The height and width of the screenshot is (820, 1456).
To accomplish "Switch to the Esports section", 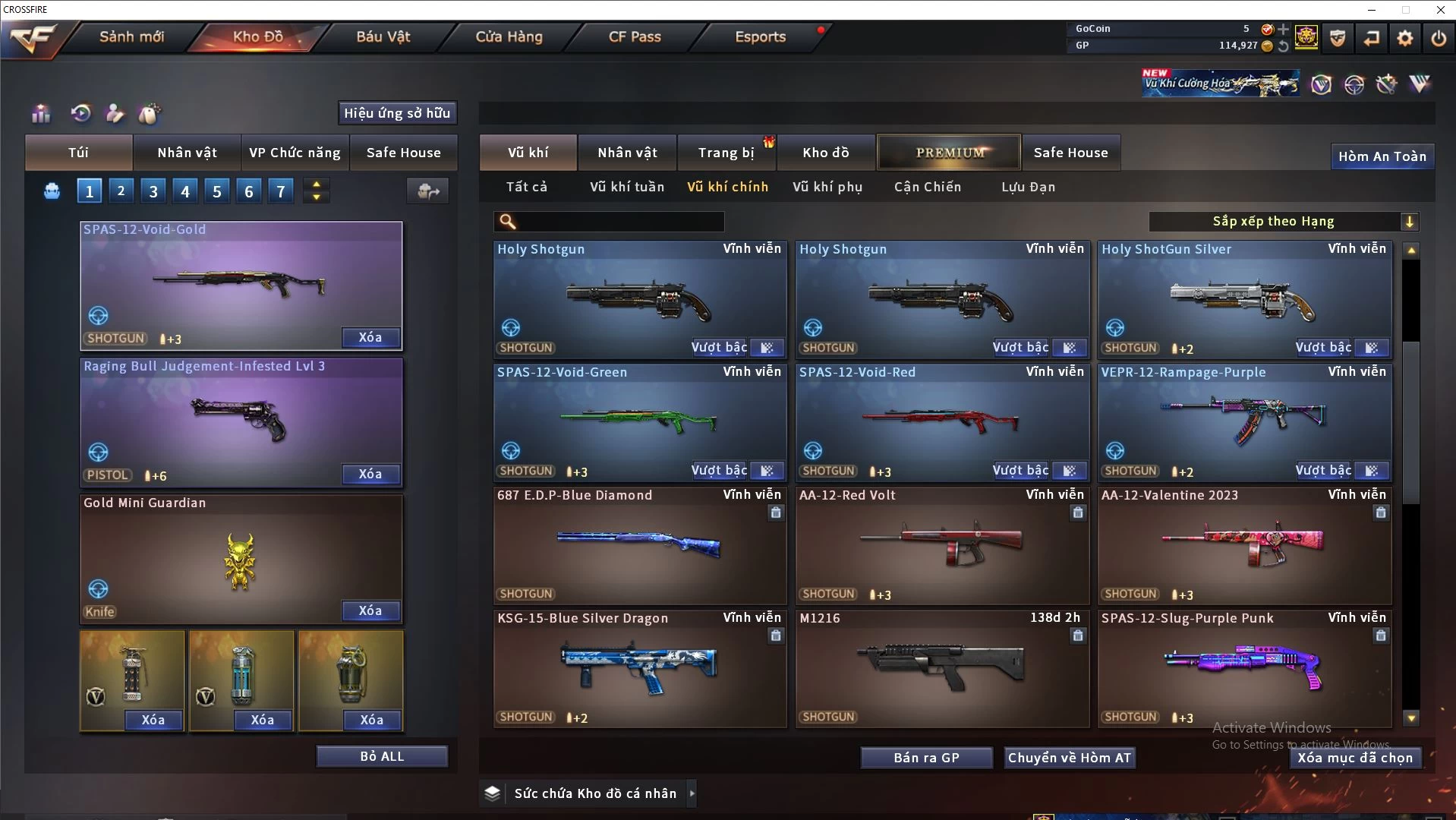I will [x=760, y=36].
